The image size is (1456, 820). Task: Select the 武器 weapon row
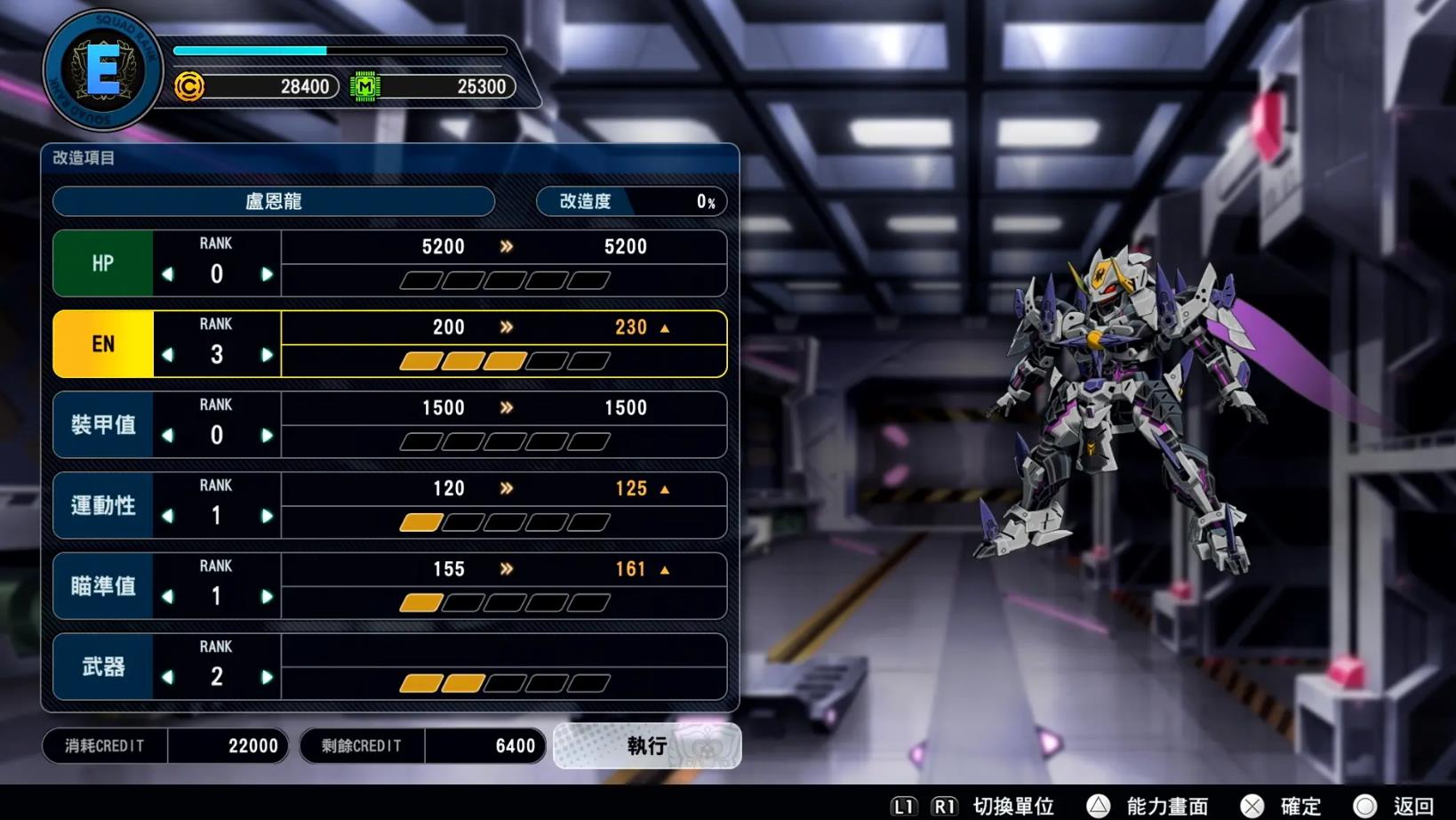pos(103,667)
